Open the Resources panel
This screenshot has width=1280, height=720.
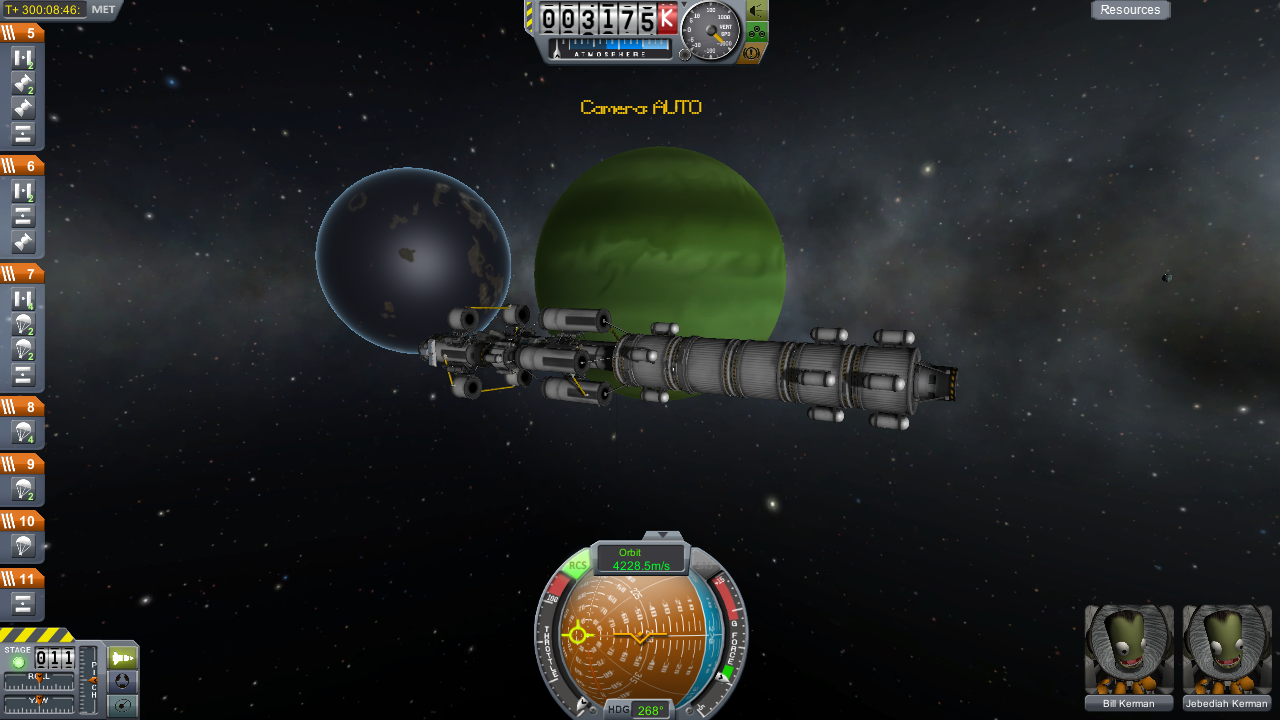coord(1130,10)
